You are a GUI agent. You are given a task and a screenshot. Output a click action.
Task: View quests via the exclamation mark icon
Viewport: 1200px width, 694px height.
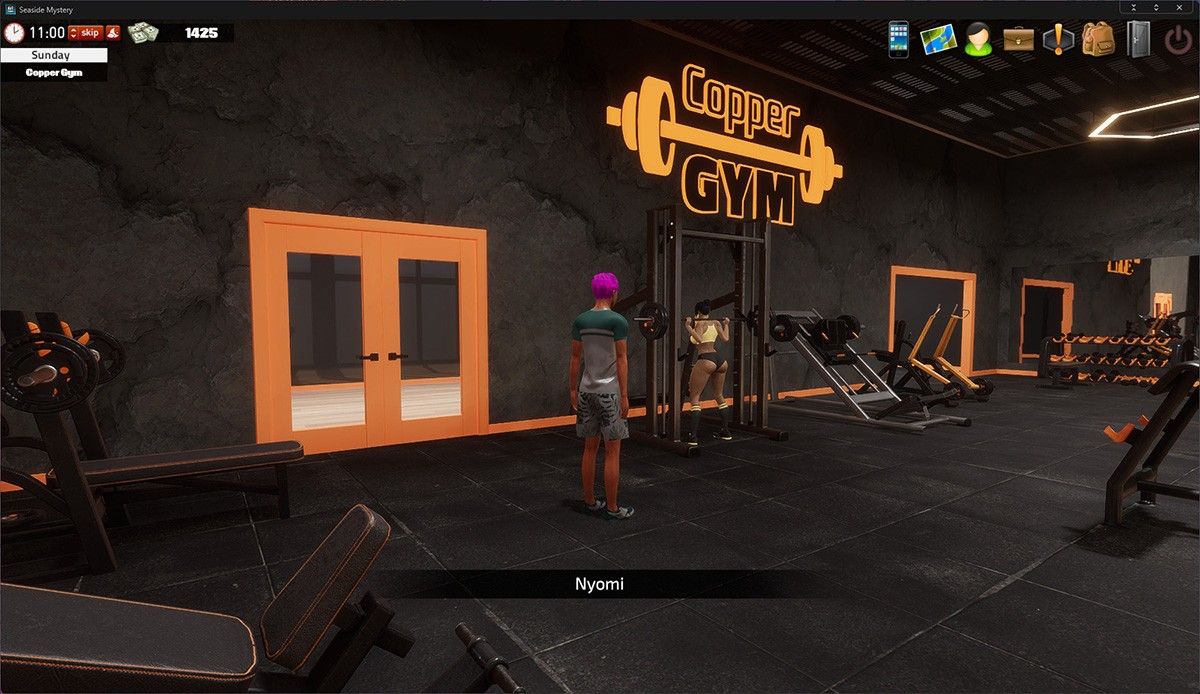pos(1058,40)
